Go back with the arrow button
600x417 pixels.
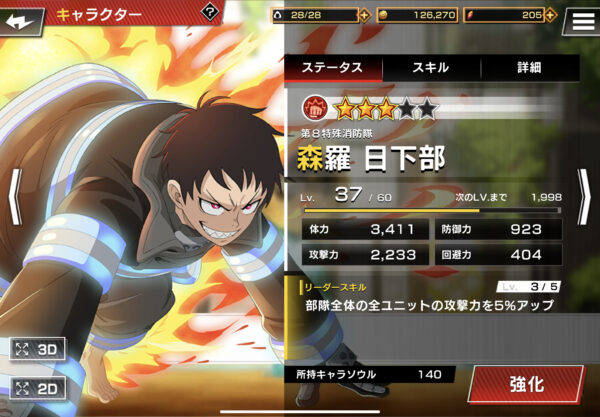tap(24, 16)
